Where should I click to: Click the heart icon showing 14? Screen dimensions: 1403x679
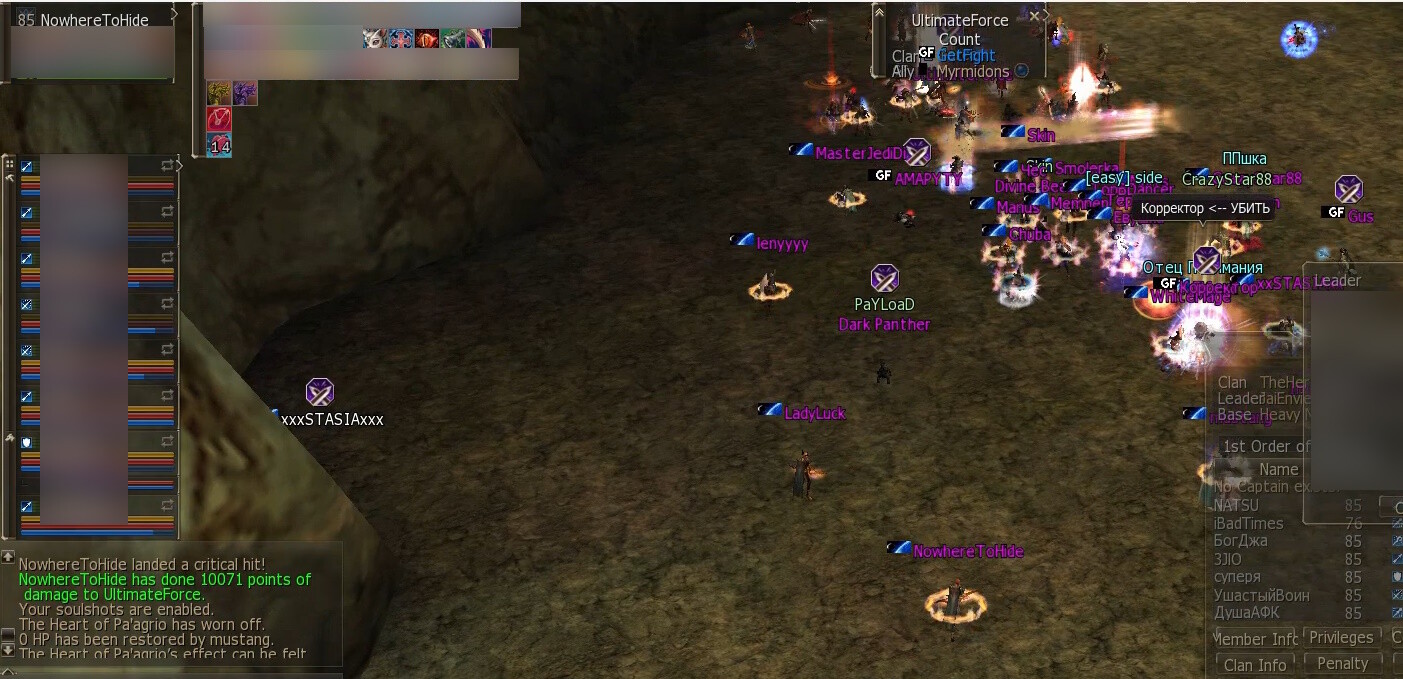(x=219, y=145)
